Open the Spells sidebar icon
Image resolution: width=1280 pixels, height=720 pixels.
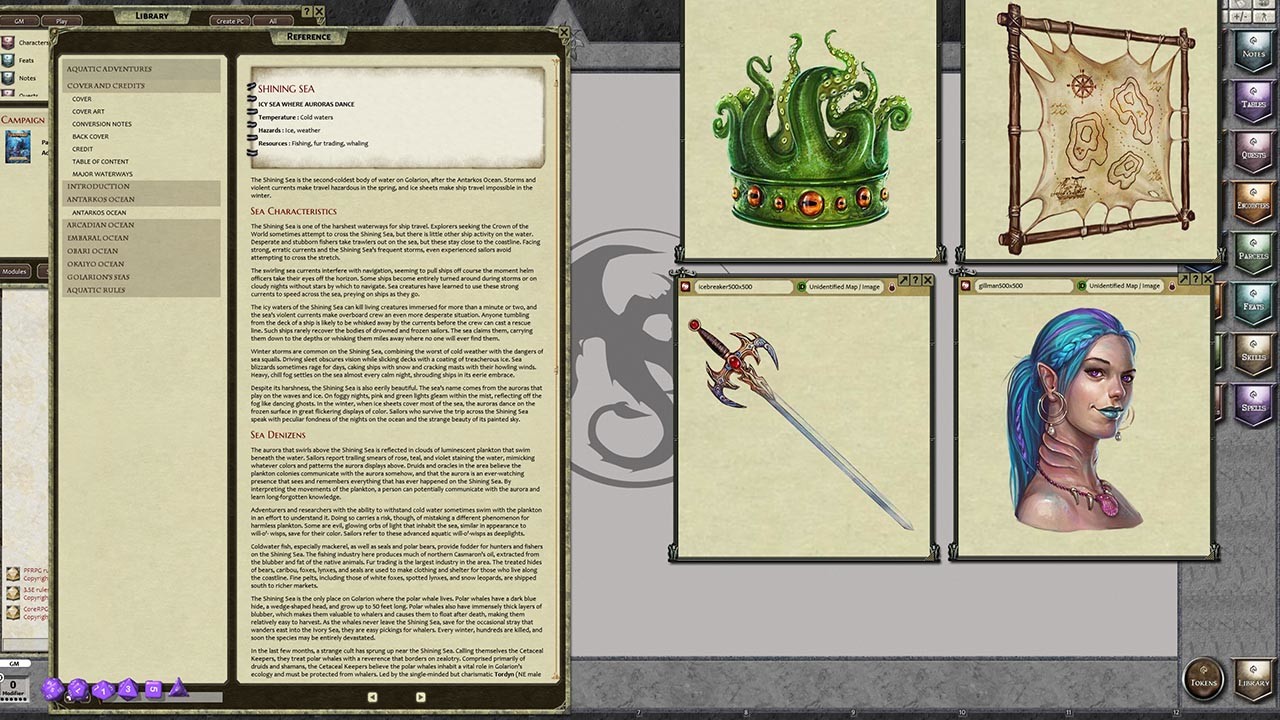[x=1252, y=405]
